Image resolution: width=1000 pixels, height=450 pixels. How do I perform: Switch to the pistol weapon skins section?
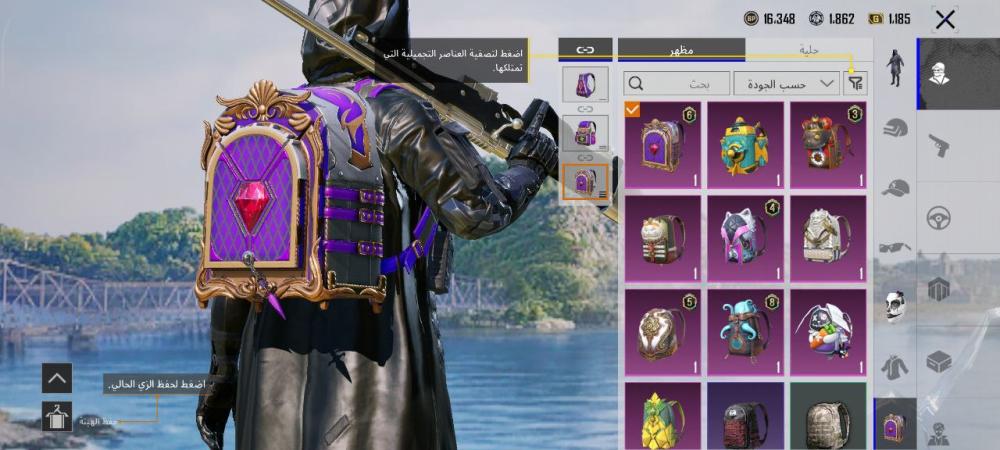pyautogui.click(x=939, y=146)
